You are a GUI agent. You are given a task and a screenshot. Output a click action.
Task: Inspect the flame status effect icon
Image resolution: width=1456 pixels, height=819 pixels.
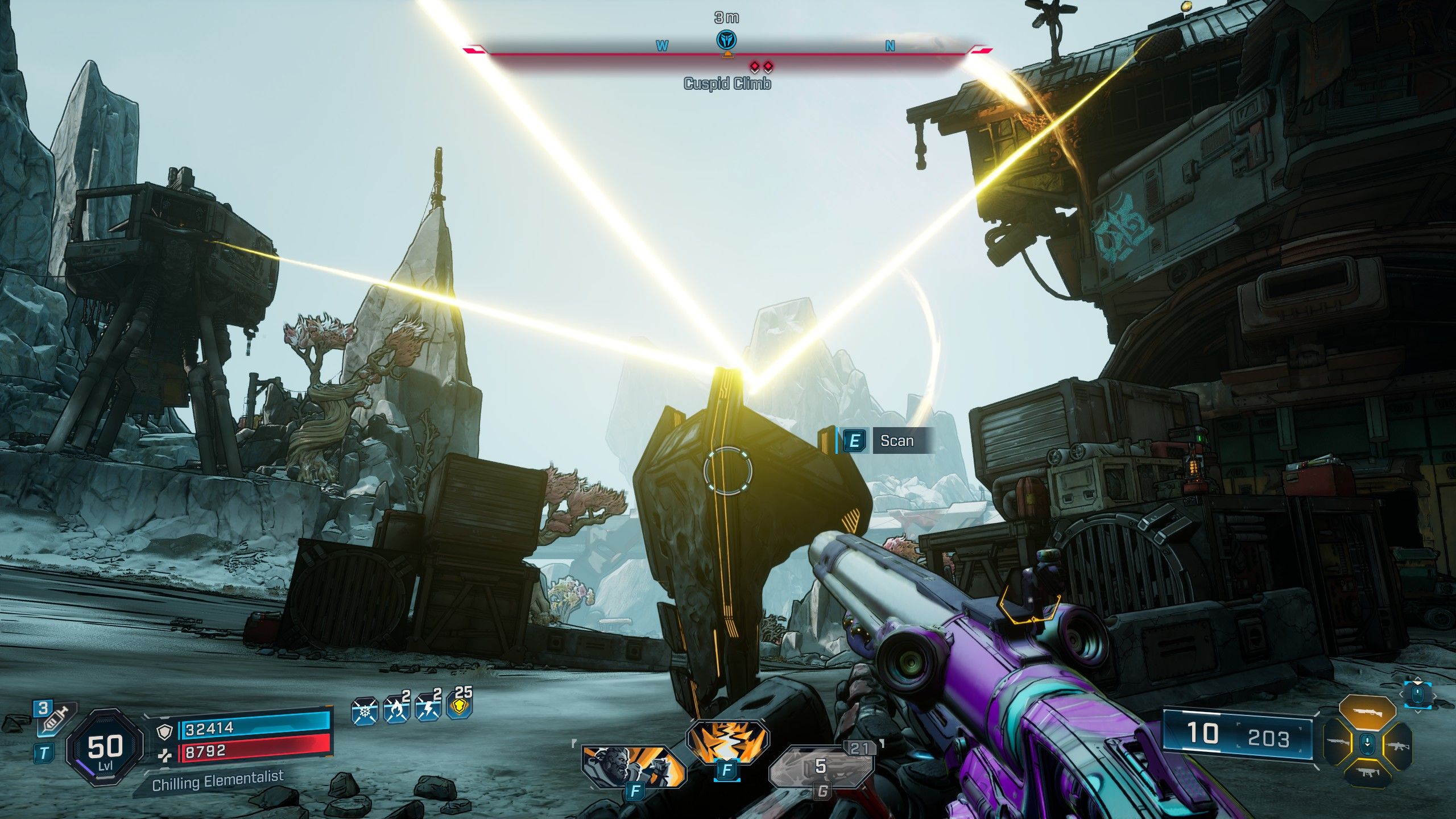396,710
